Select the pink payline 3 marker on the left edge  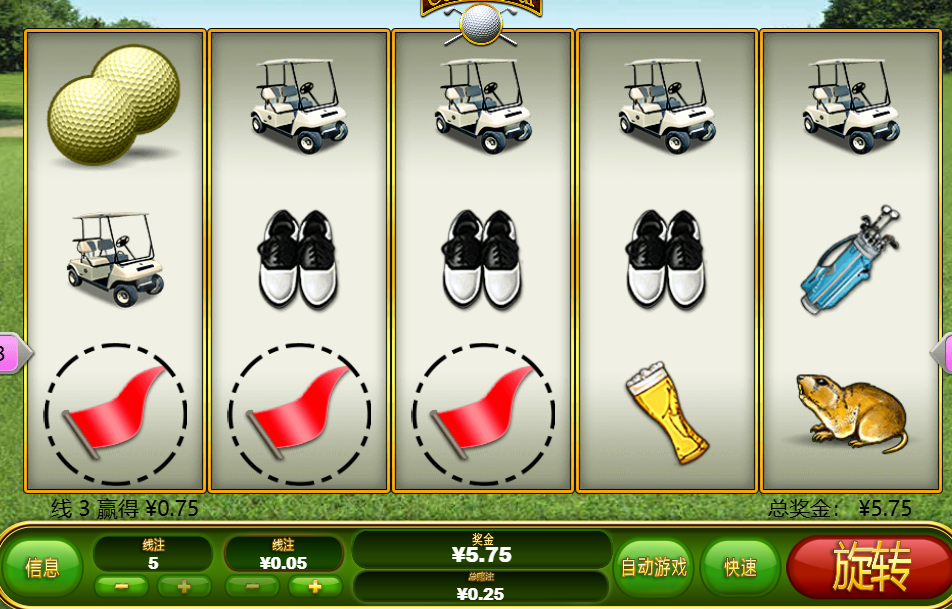coord(8,352)
